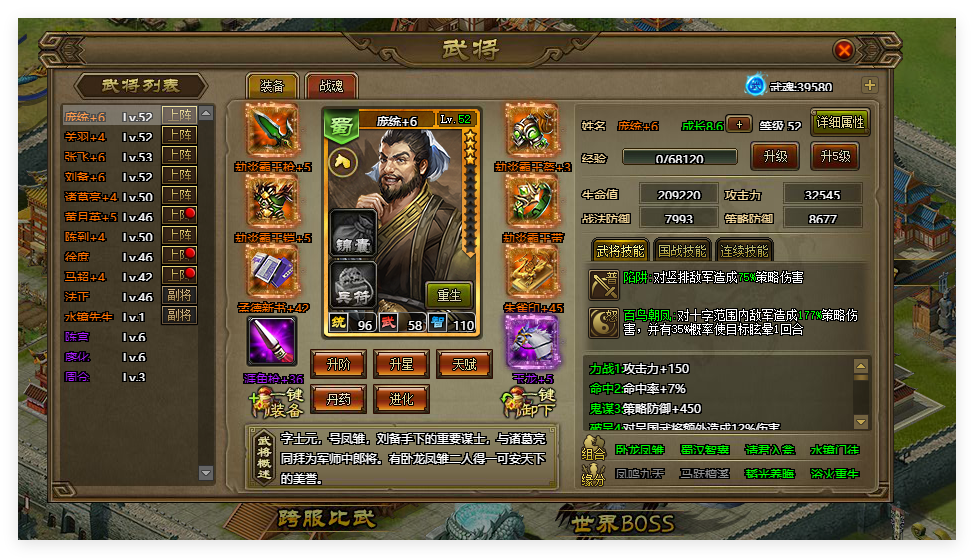Click the 升星 button
This screenshot has height=558, width=974.
pyautogui.click(x=400, y=364)
